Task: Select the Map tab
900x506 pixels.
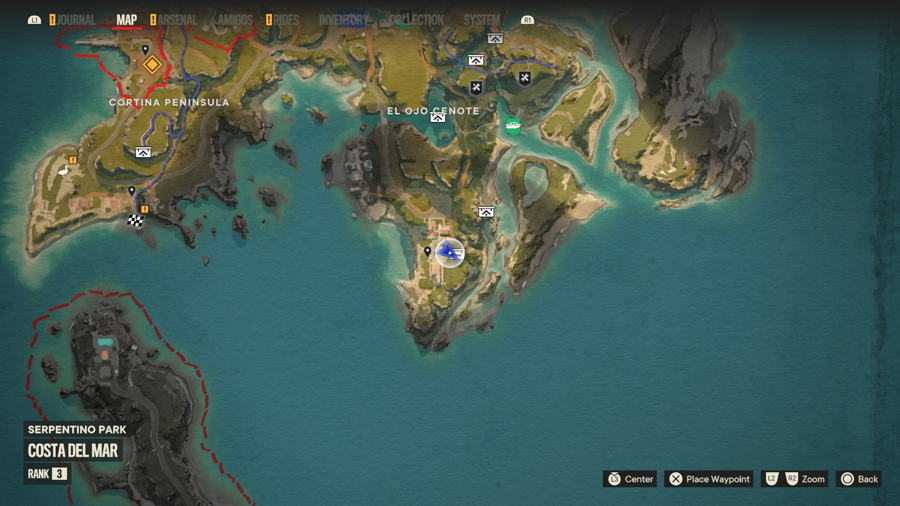Action: click(127, 20)
